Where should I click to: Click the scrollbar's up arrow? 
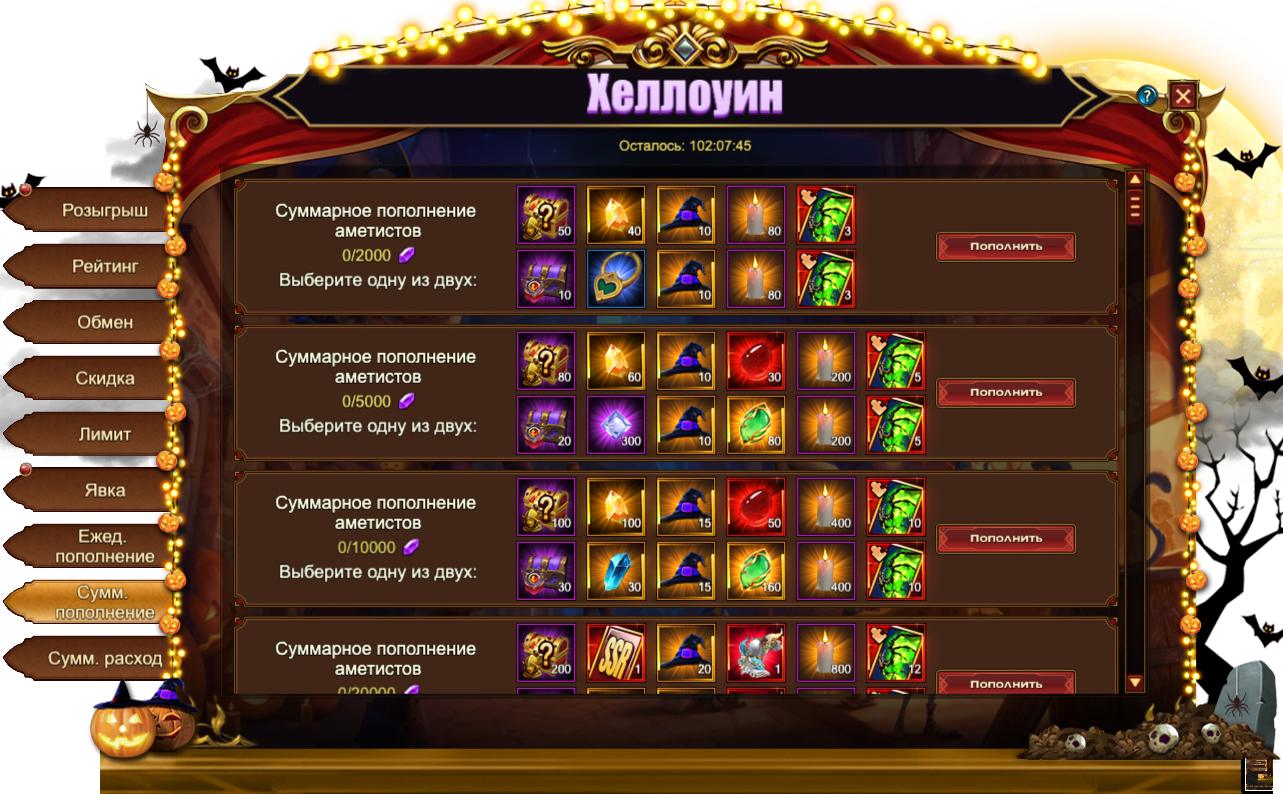tap(1135, 180)
